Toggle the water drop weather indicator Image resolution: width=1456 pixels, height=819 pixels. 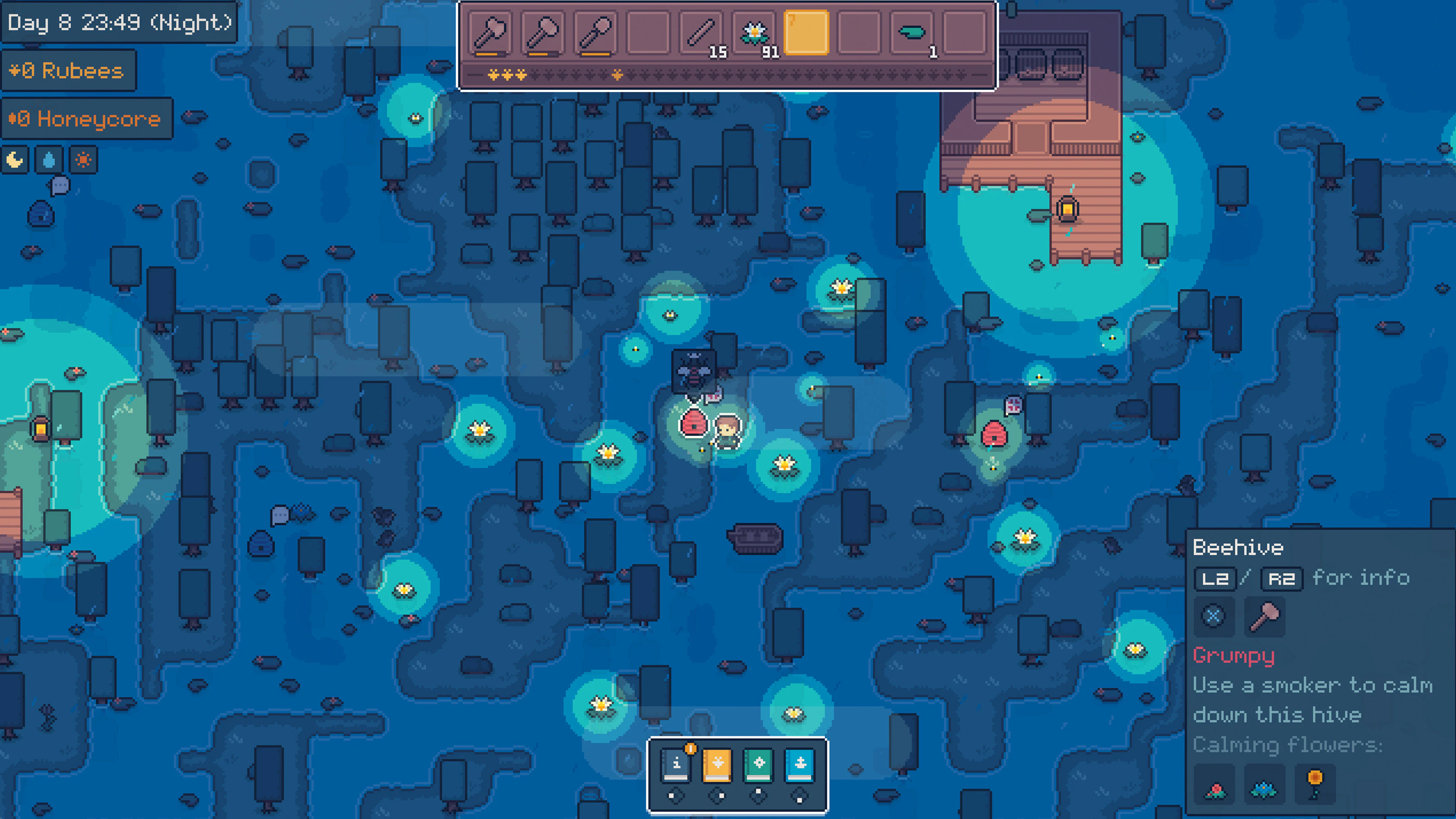pos(49,160)
